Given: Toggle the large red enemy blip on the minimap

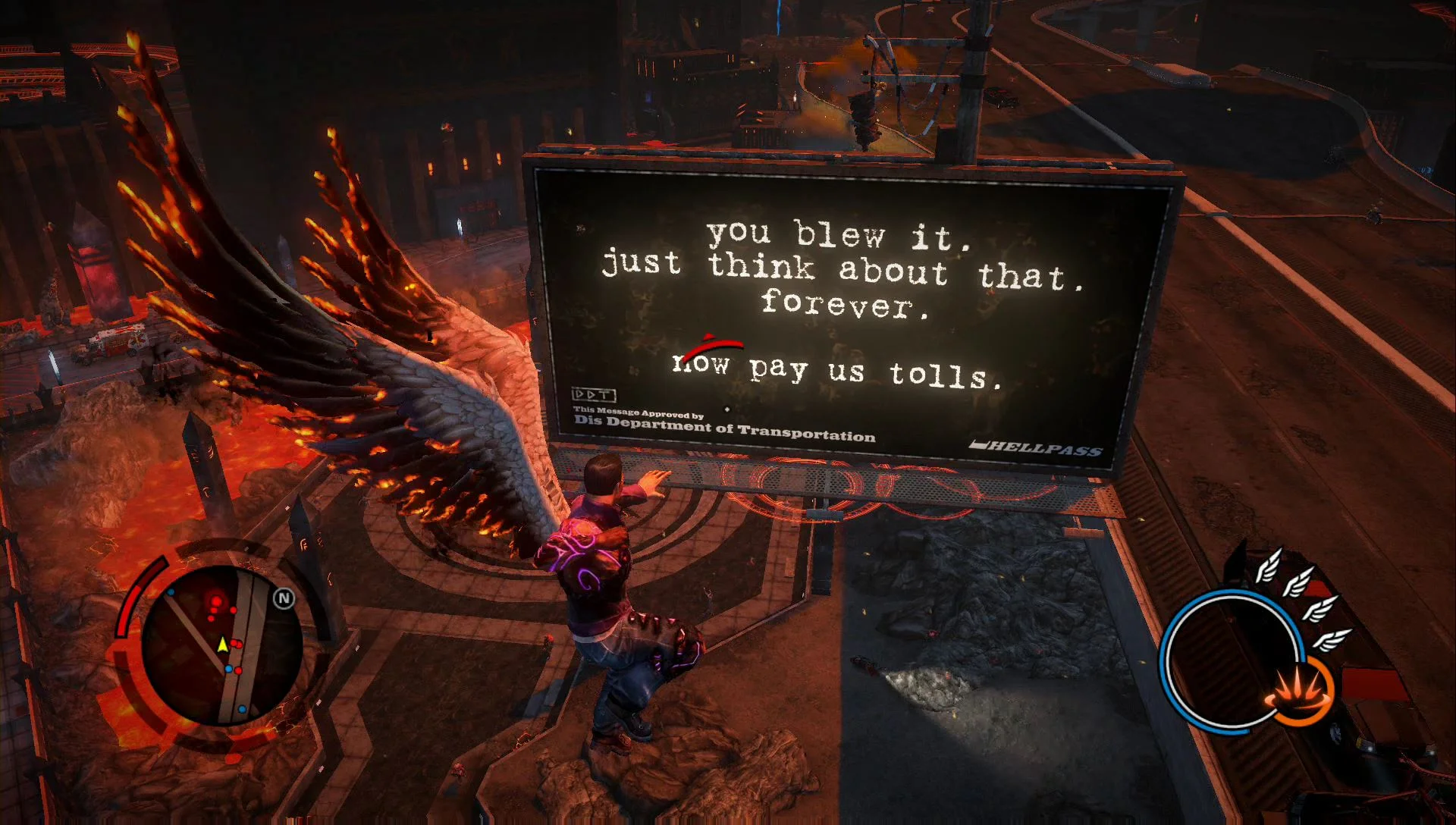Looking at the screenshot, I should 216,602.
